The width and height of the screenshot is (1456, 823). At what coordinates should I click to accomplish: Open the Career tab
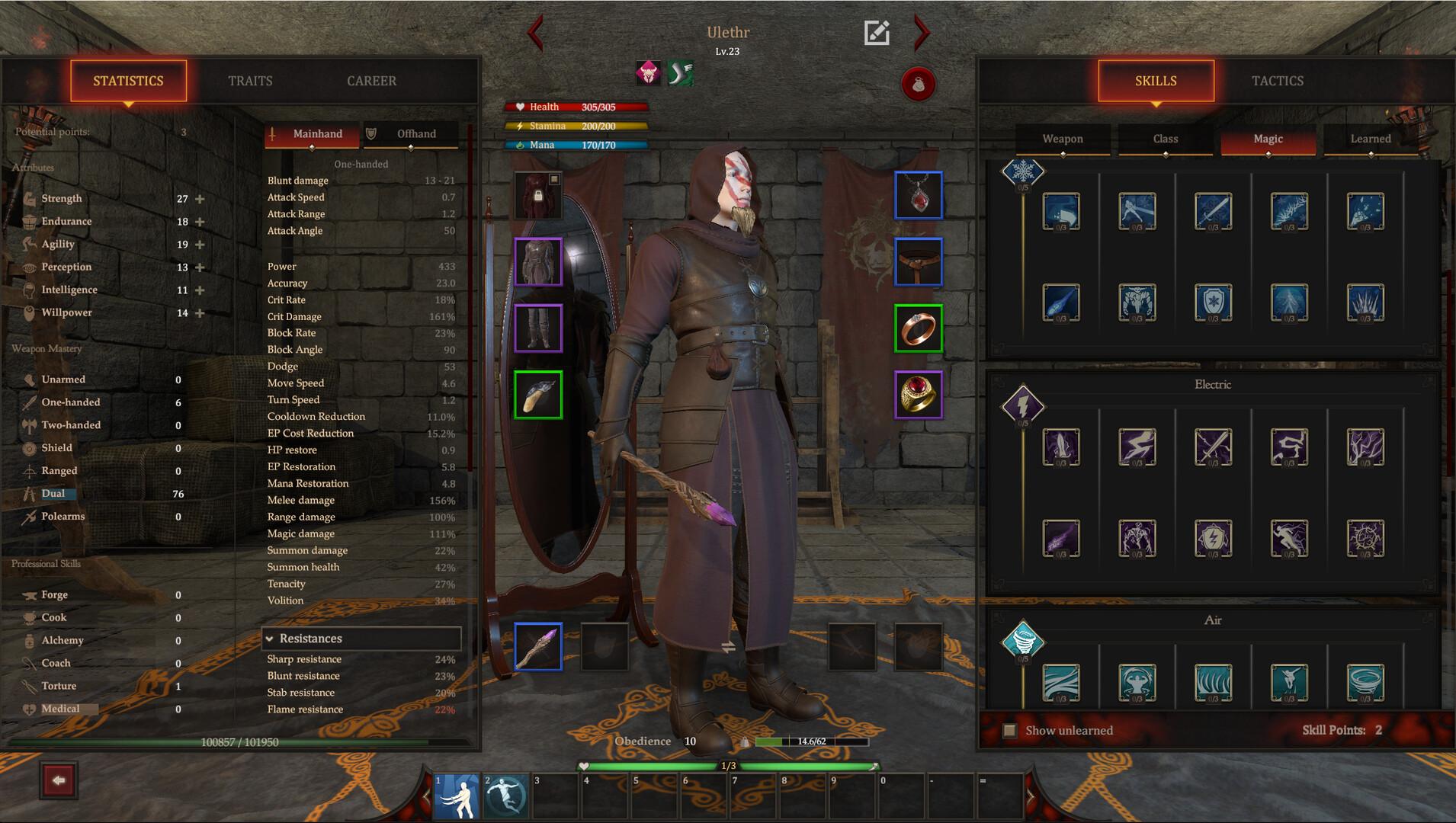coord(371,81)
